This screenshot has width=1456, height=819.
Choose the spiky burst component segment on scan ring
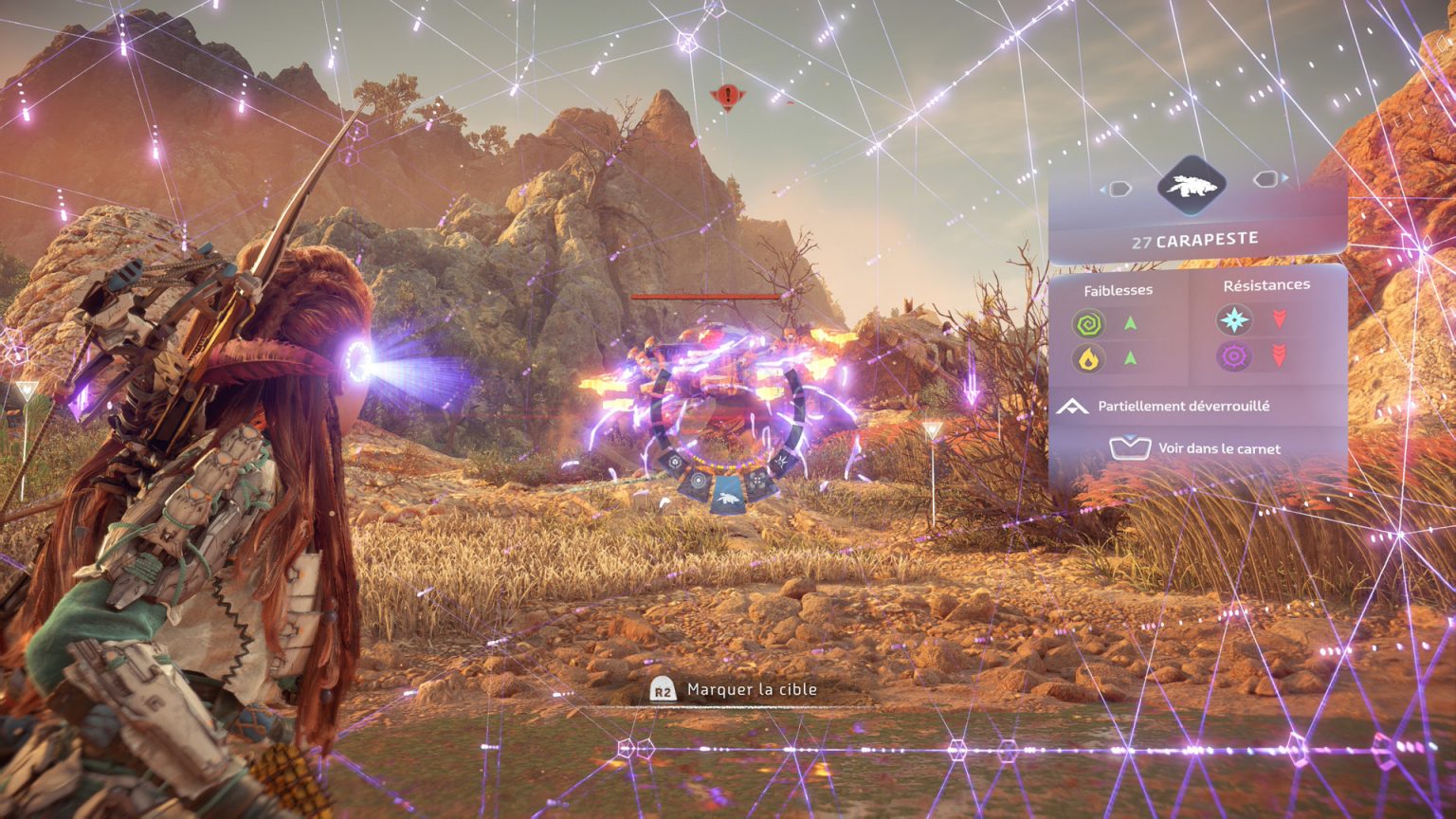click(x=783, y=461)
